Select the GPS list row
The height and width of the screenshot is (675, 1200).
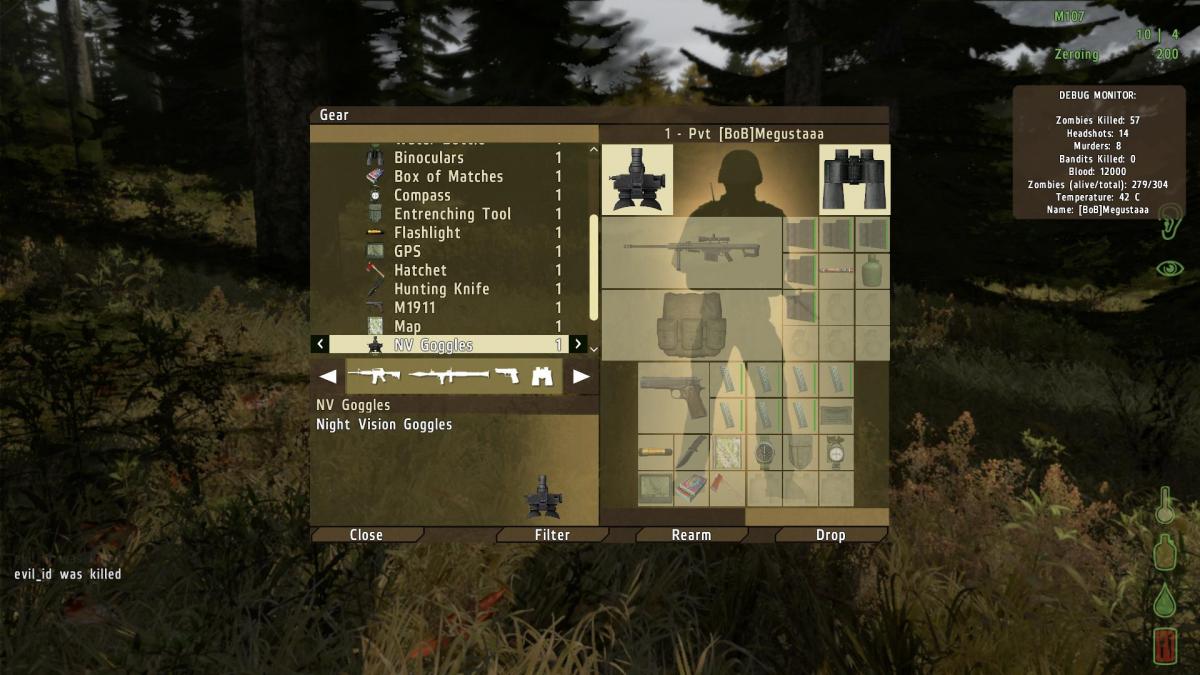pos(407,252)
